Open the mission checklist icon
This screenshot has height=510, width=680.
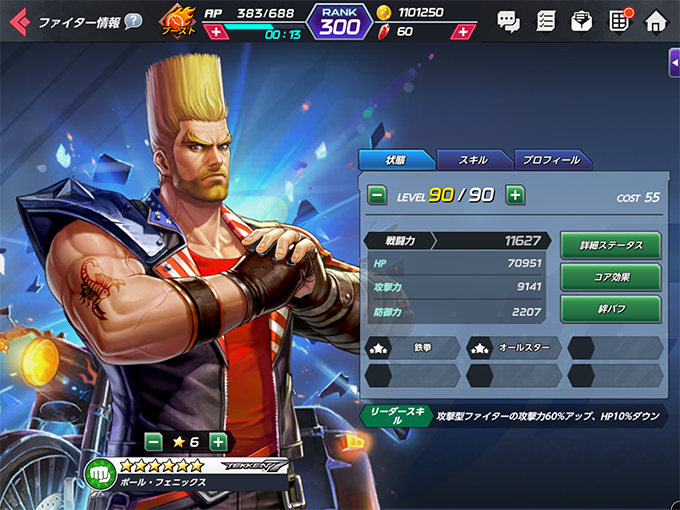tap(546, 20)
